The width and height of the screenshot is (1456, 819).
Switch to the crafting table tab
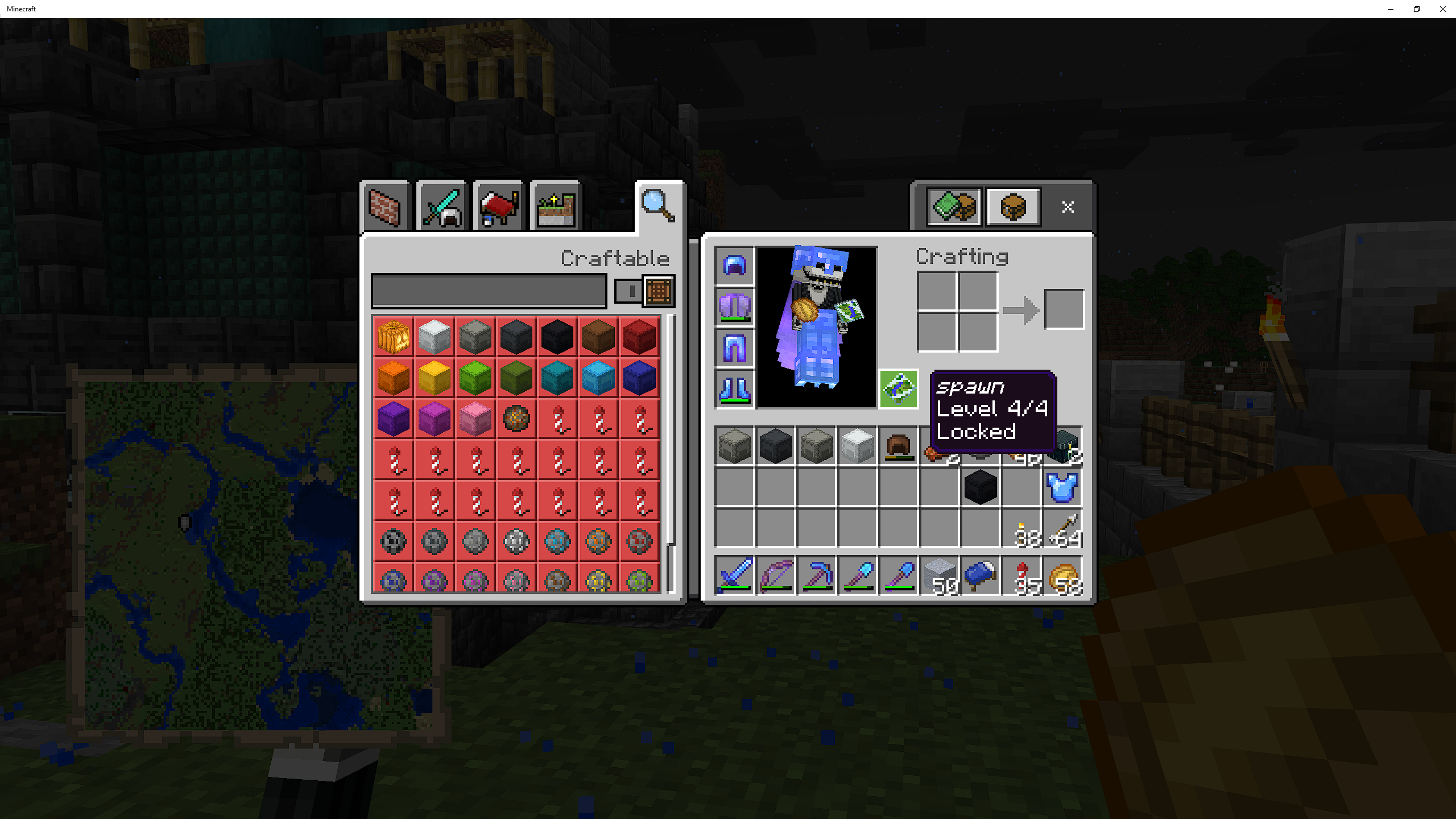click(x=1013, y=206)
